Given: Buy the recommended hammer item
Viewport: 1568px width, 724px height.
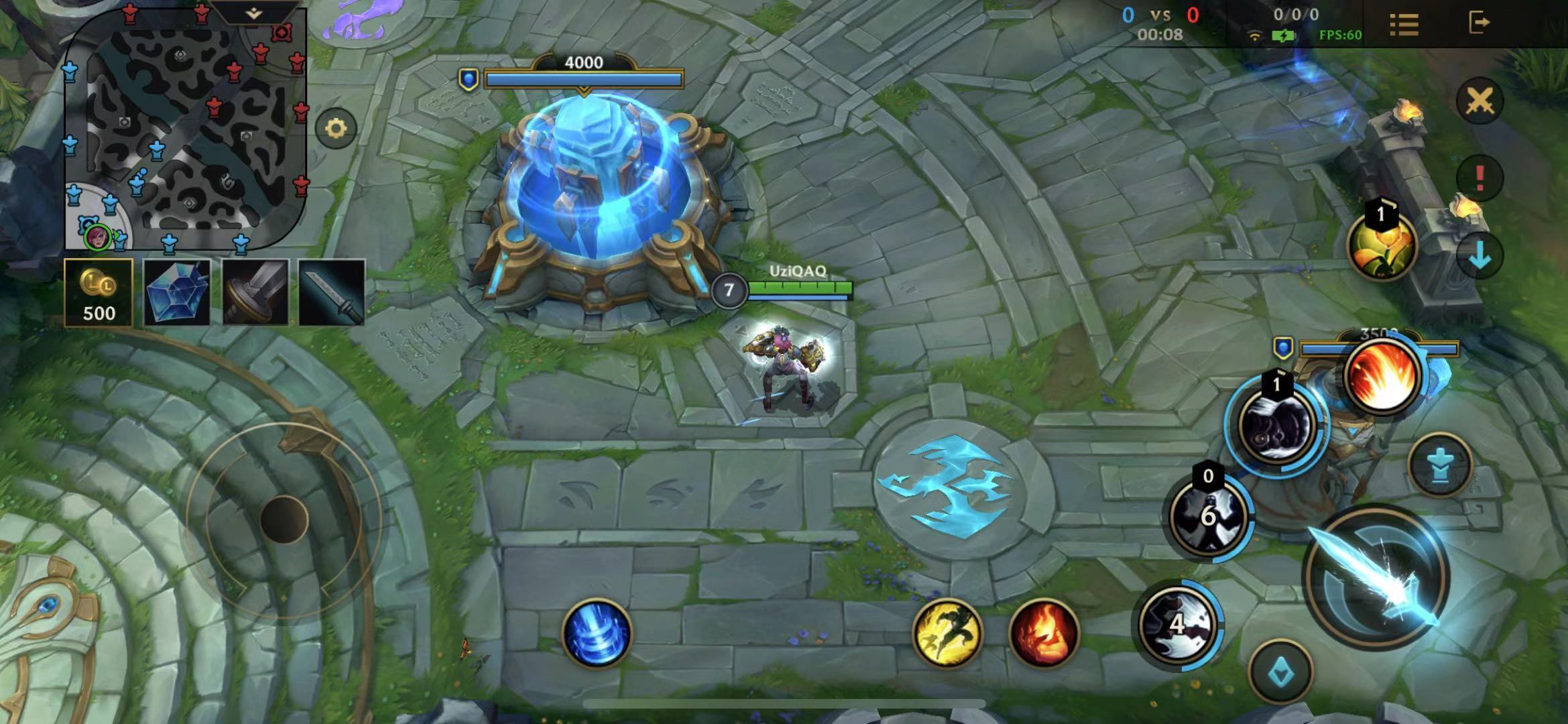Looking at the screenshot, I should (x=255, y=293).
